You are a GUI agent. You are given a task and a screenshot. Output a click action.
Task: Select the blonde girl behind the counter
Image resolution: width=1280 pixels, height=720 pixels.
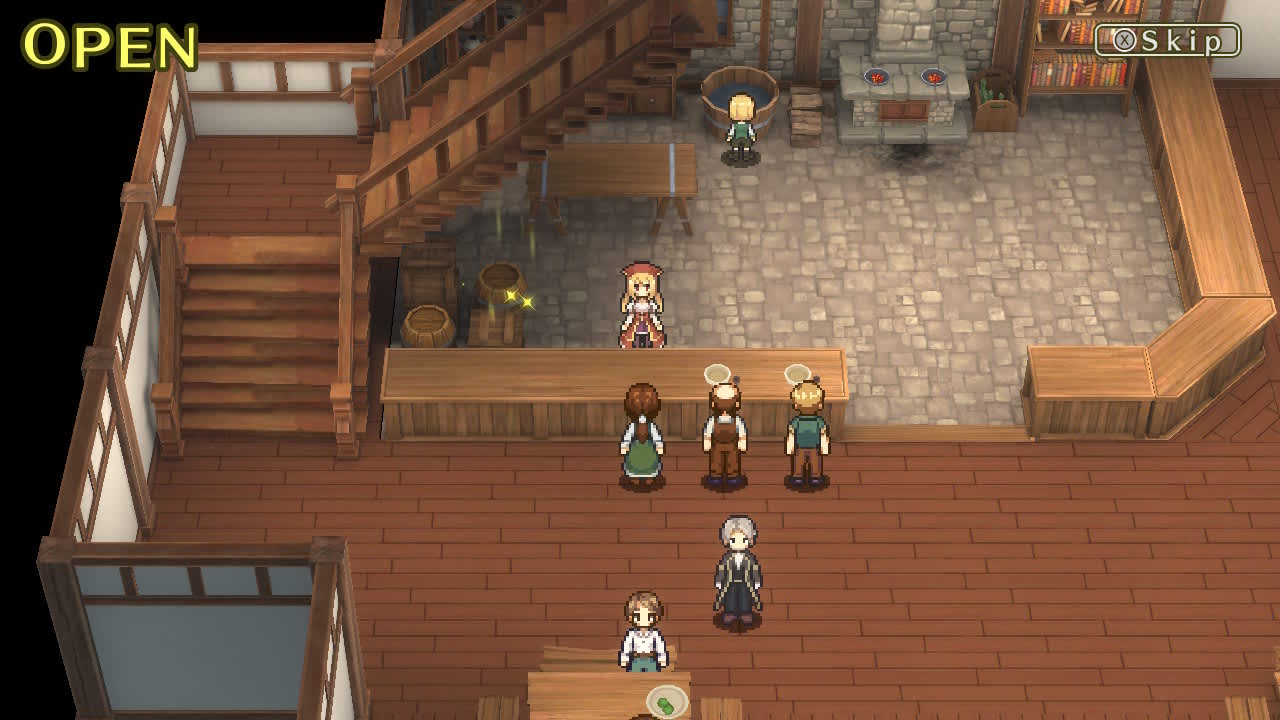643,305
